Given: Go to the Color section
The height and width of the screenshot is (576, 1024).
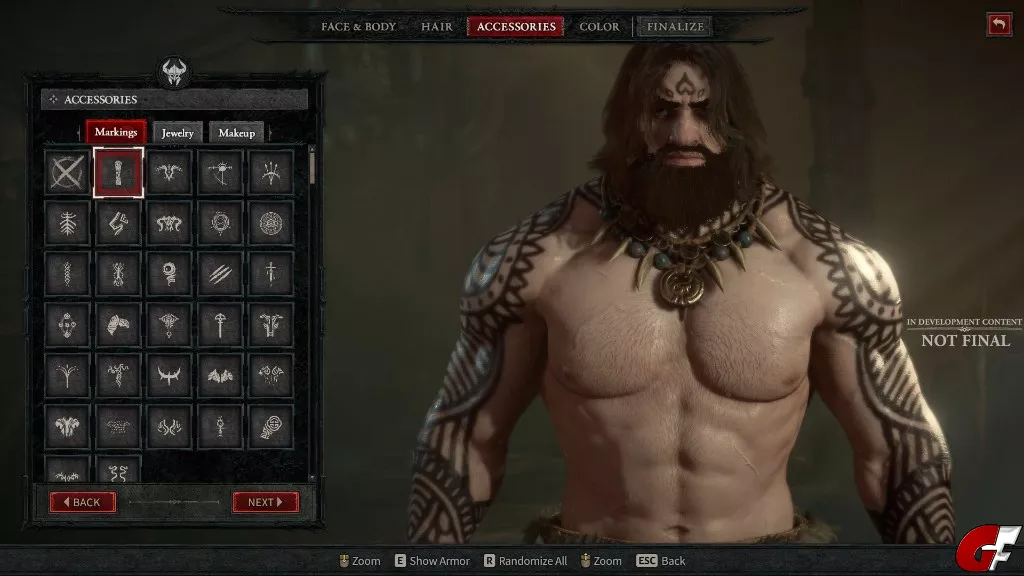Looking at the screenshot, I should coord(599,27).
